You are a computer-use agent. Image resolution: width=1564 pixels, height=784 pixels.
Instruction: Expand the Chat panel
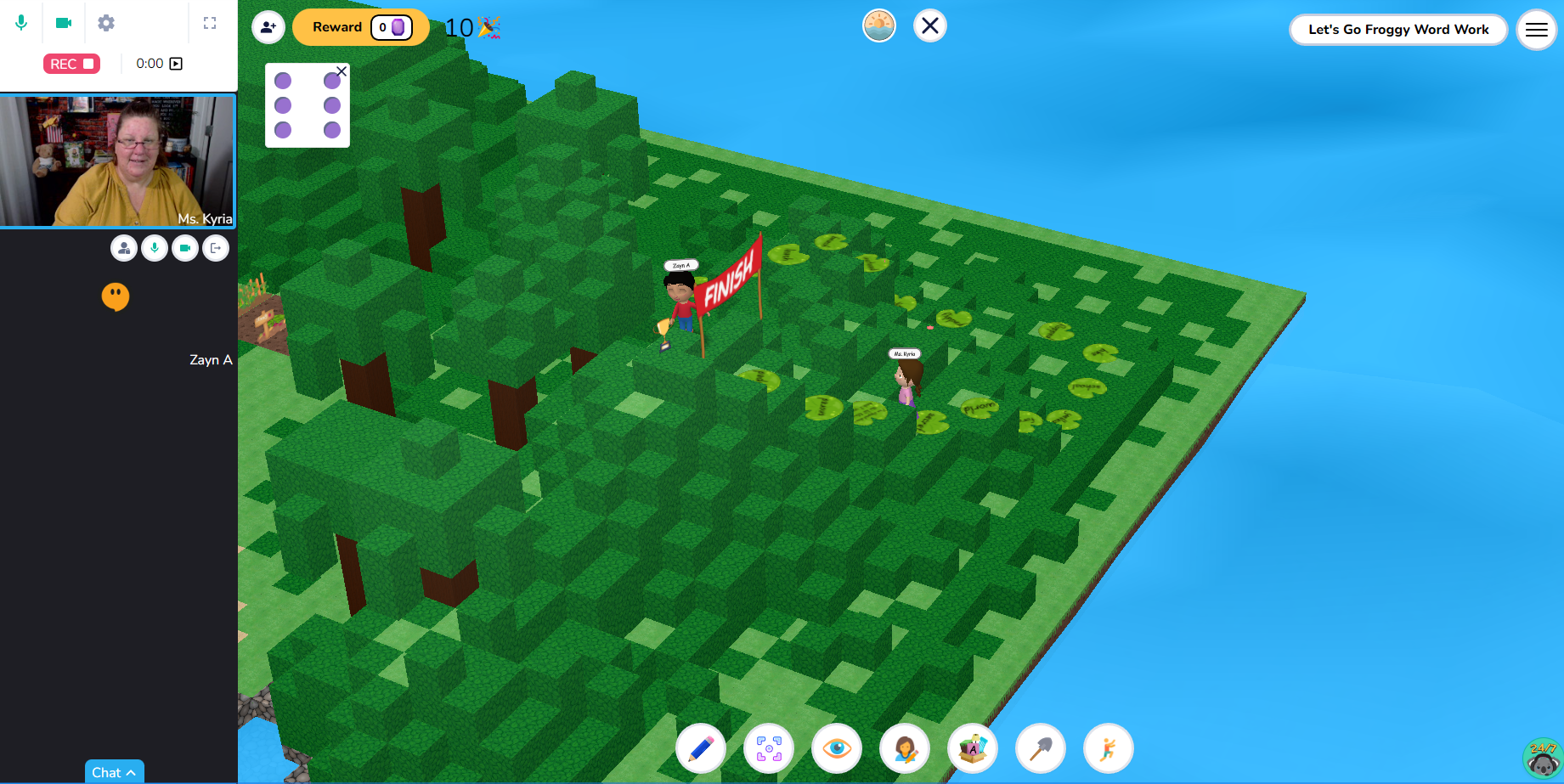(114, 772)
